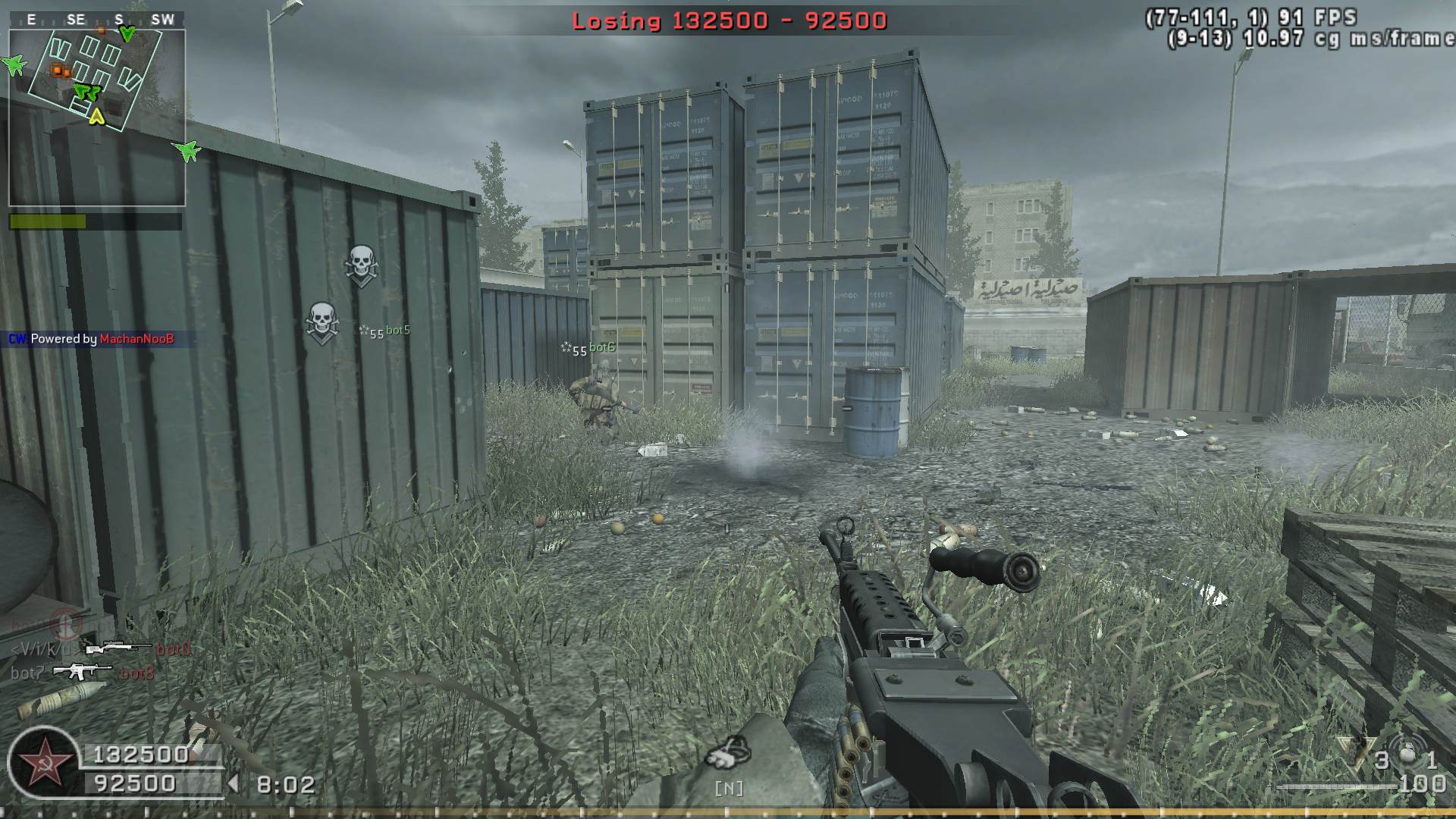Choose the special grenade icon showing 3
This screenshot has width=1456, height=819.
[x=1356, y=754]
